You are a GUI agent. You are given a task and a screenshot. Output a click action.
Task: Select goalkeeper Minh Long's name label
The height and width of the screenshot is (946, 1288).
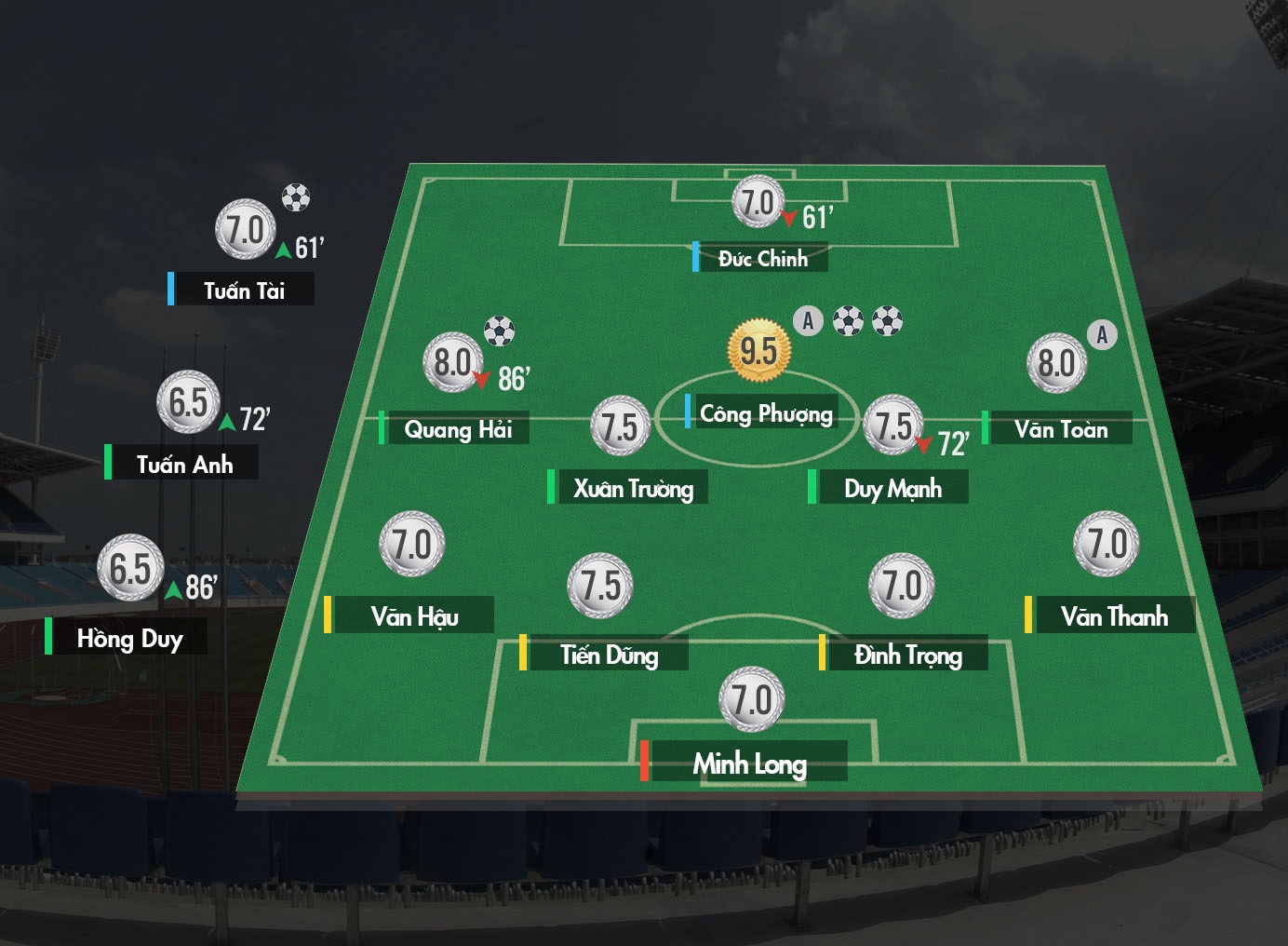pyautogui.click(x=749, y=764)
